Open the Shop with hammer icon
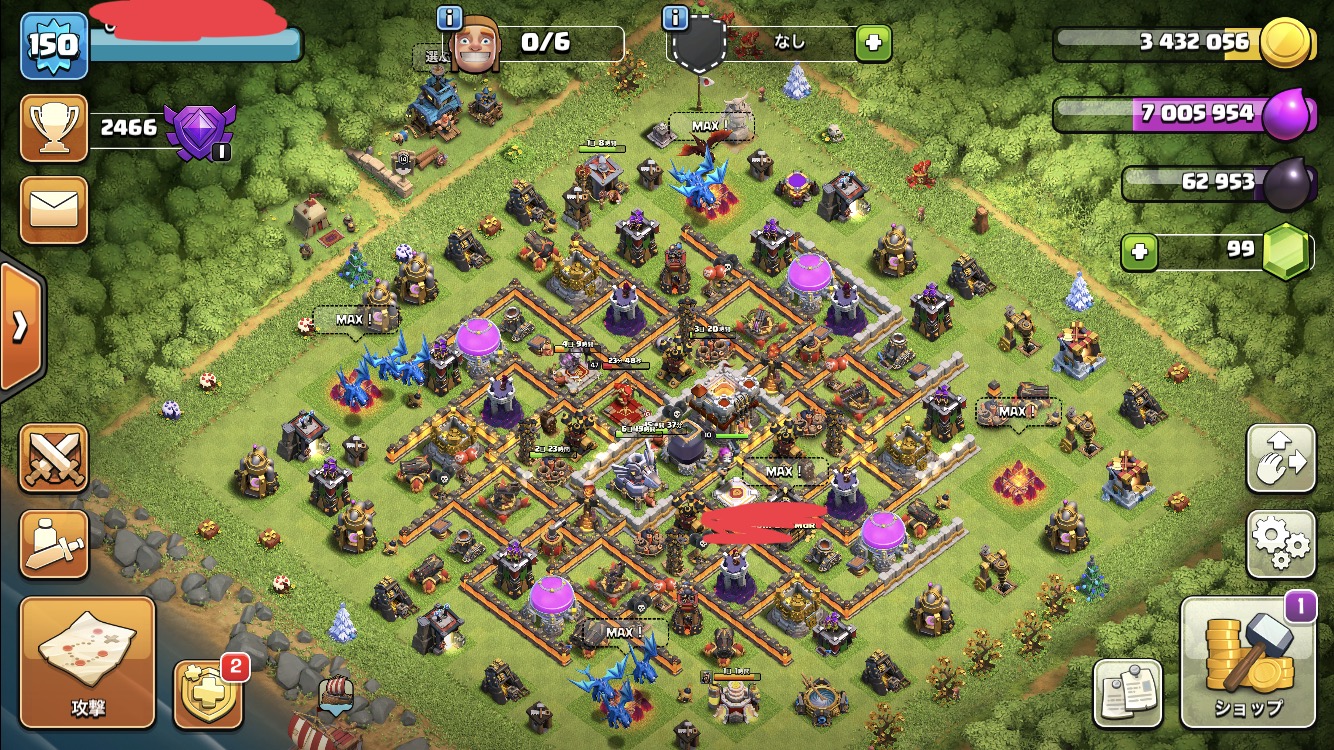The height and width of the screenshot is (750, 1334). pyautogui.click(x=1247, y=662)
